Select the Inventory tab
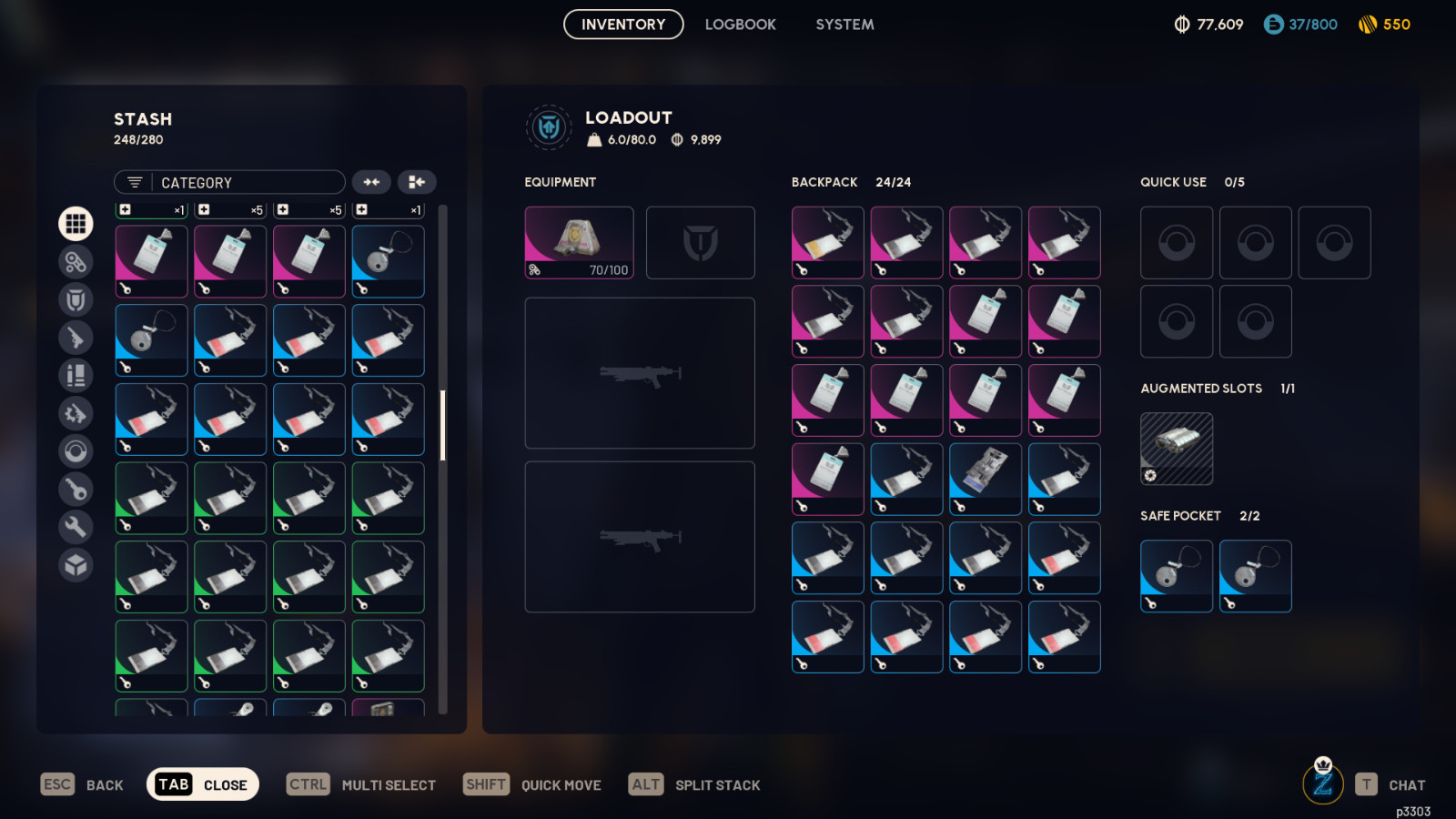Viewport: 1456px width, 819px height. click(x=623, y=25)
